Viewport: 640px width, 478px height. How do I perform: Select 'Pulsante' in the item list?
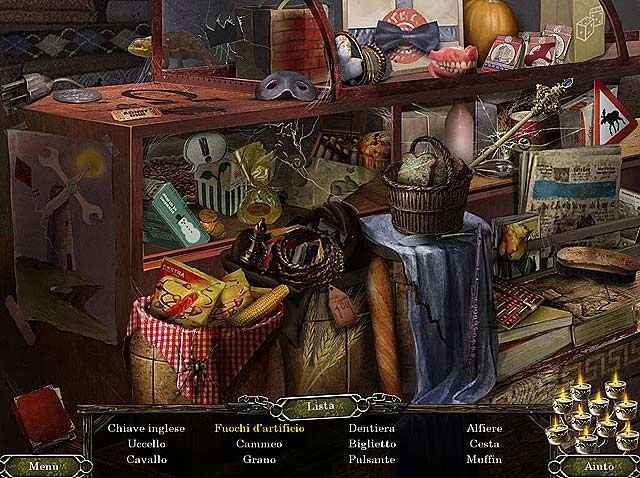371,460
